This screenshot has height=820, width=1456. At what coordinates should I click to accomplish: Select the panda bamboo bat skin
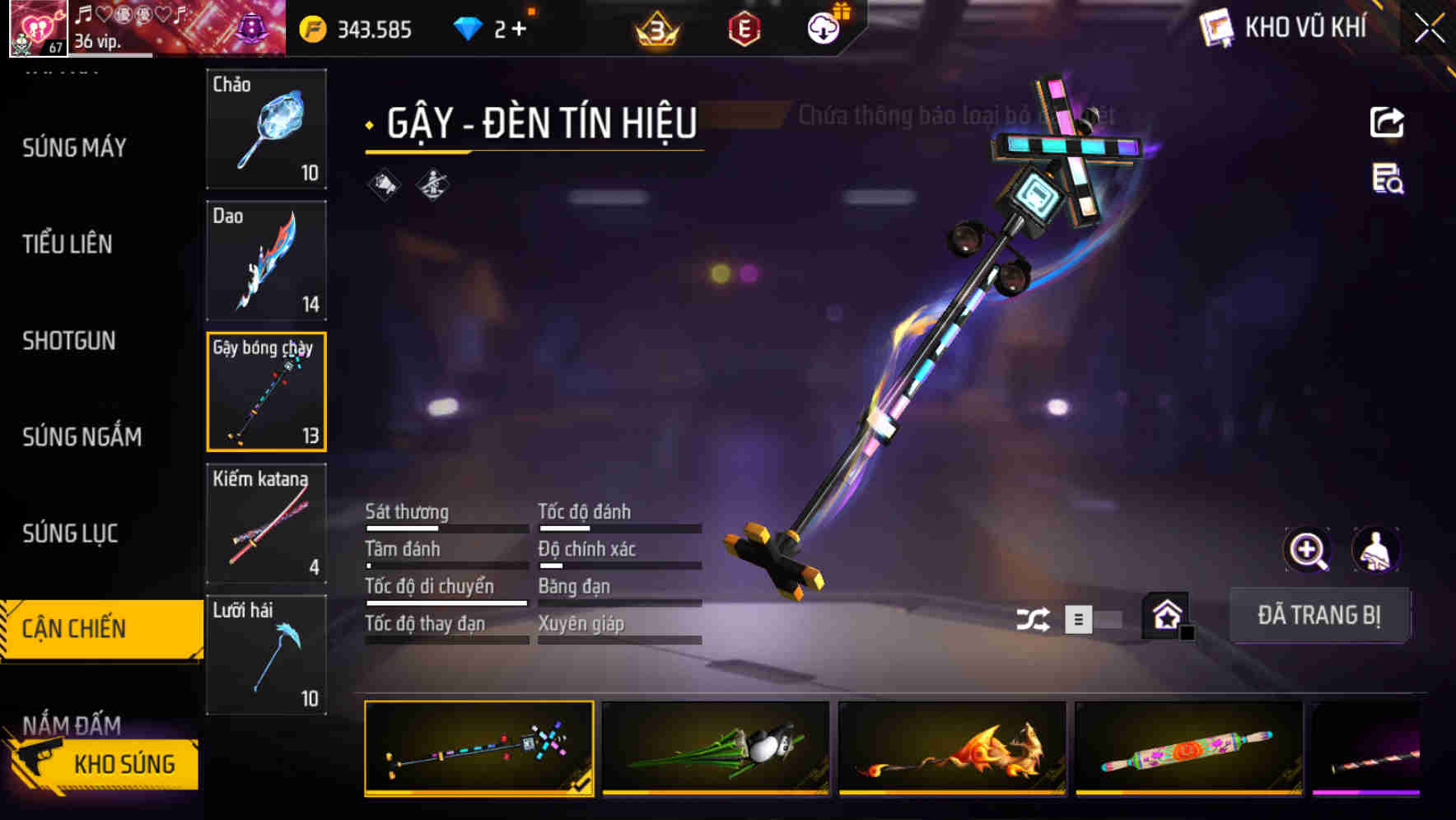716,748
